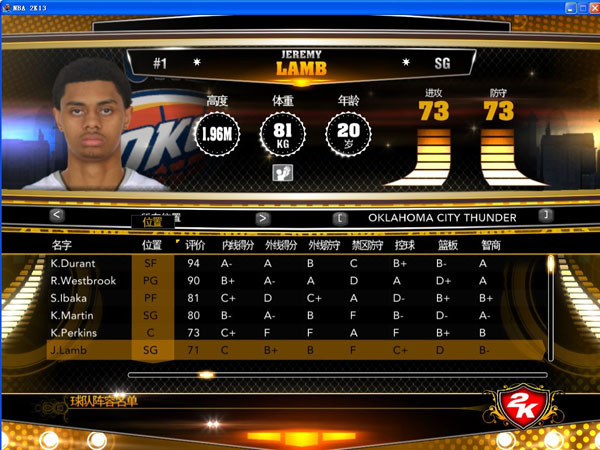Sort roster by the 智商 column header
This screenshot has width=600, height=450.
tap(490, 244)
